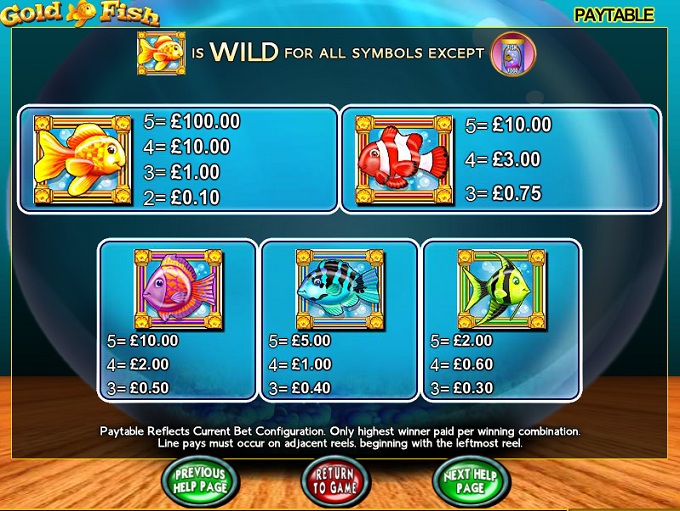Image resolution: width=680 pixels, height=511 pixels.
Task: Click Return to Game button
Action: pyautogui.click(x=335, y=481)
